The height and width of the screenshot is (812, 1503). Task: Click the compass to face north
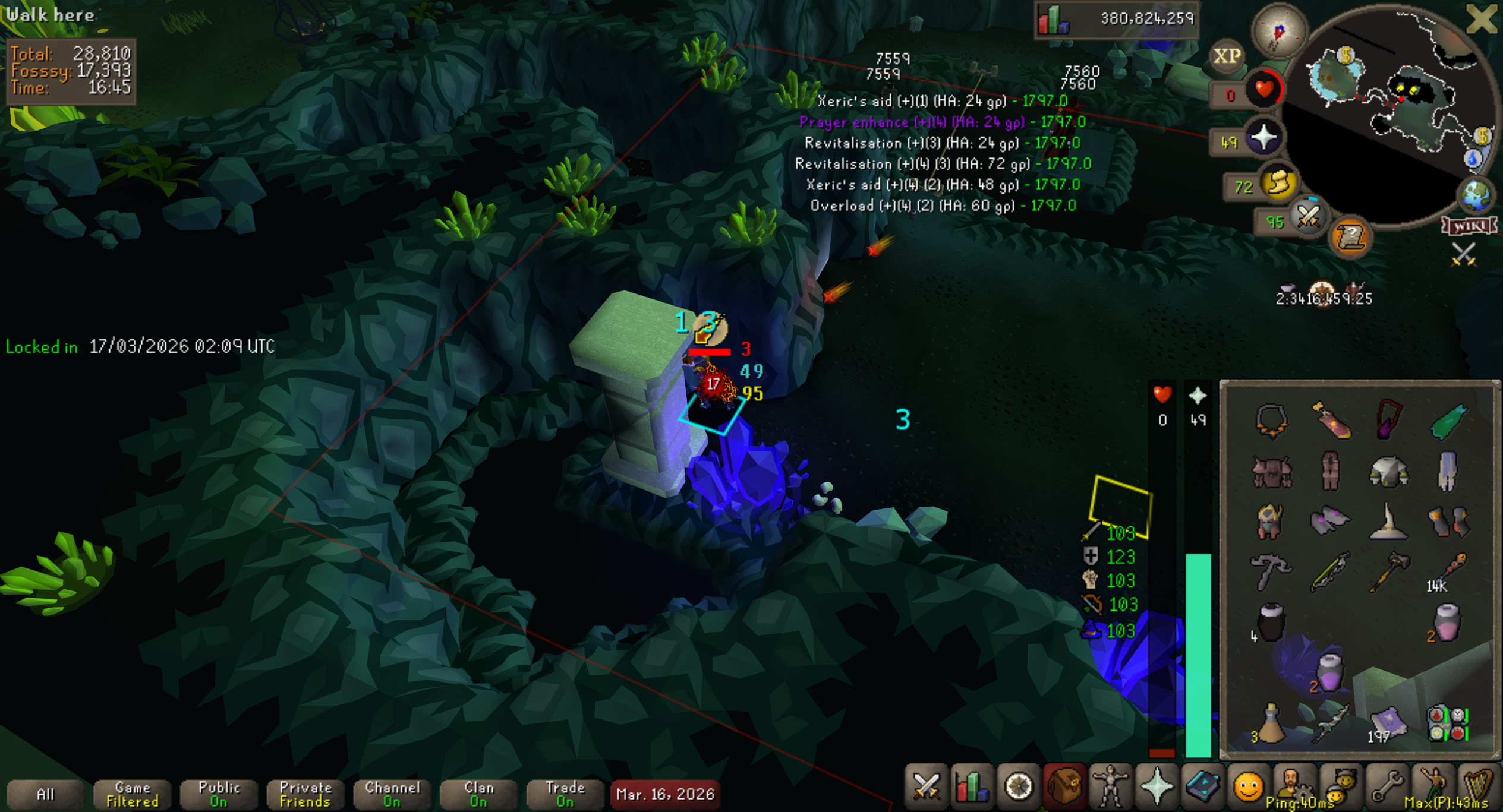coord(1278,31)
